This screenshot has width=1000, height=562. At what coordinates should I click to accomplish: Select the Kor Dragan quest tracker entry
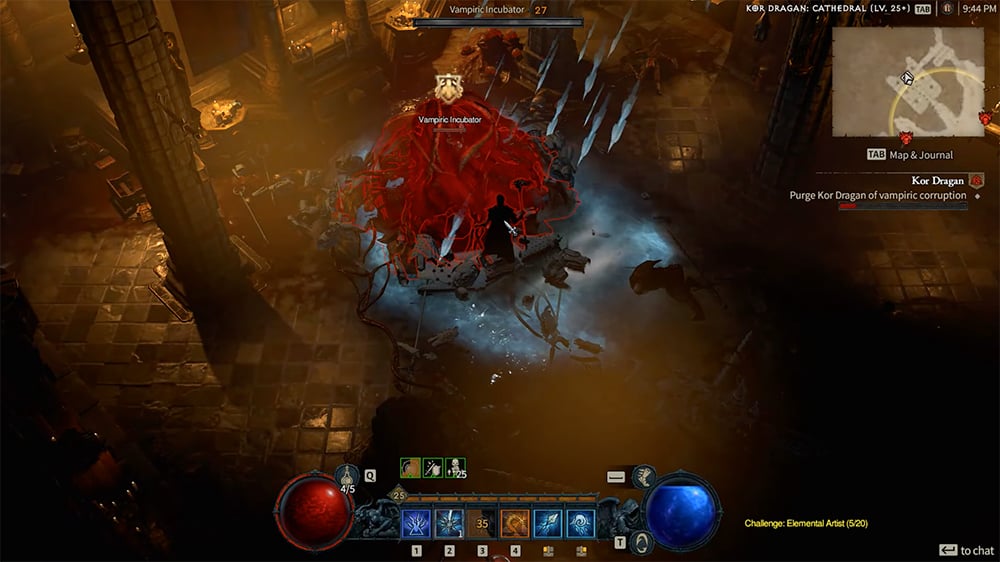point(937,181)
